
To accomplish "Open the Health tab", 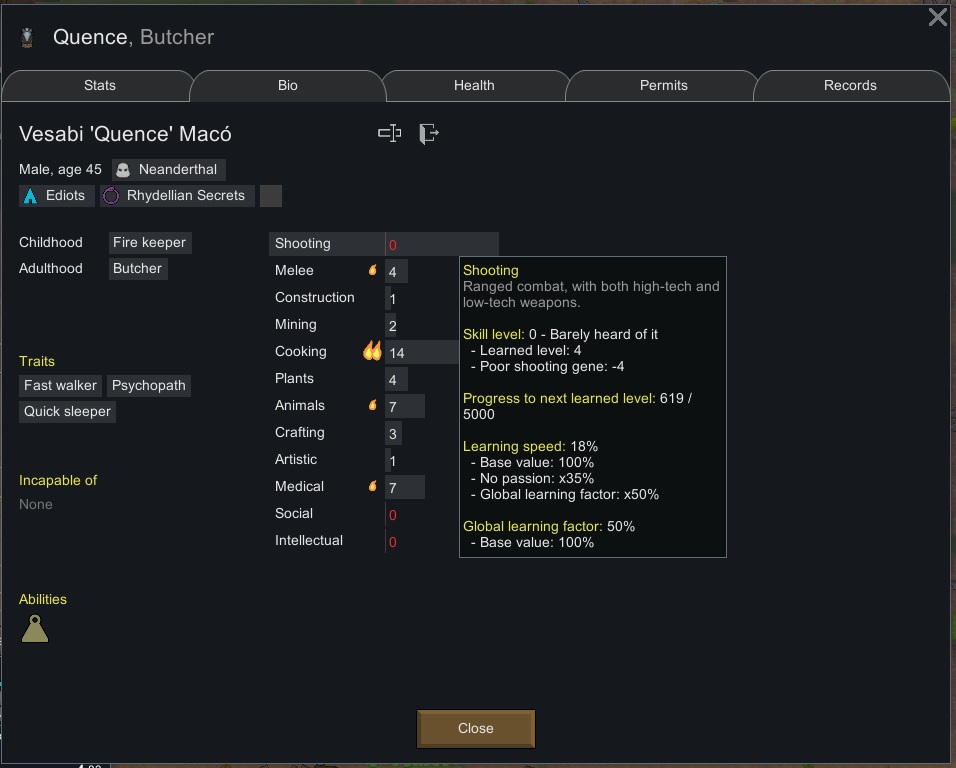I will point(474,86).
